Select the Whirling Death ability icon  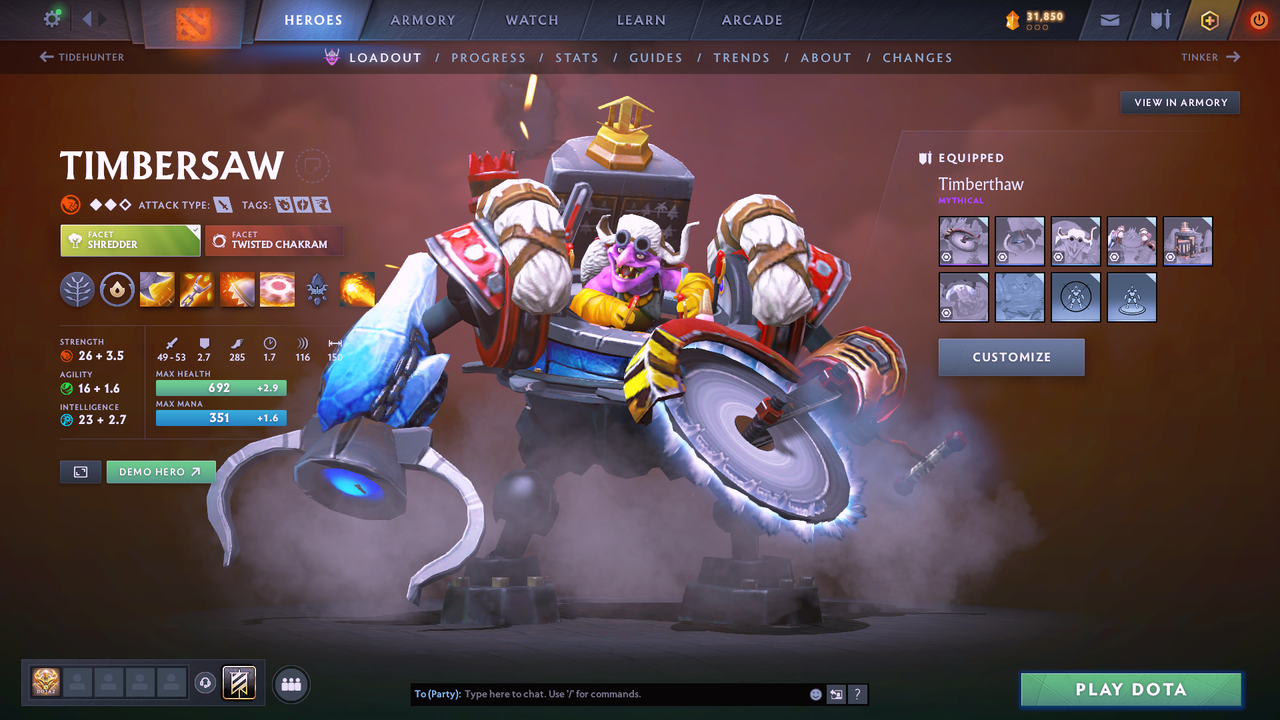coord(157,290)
